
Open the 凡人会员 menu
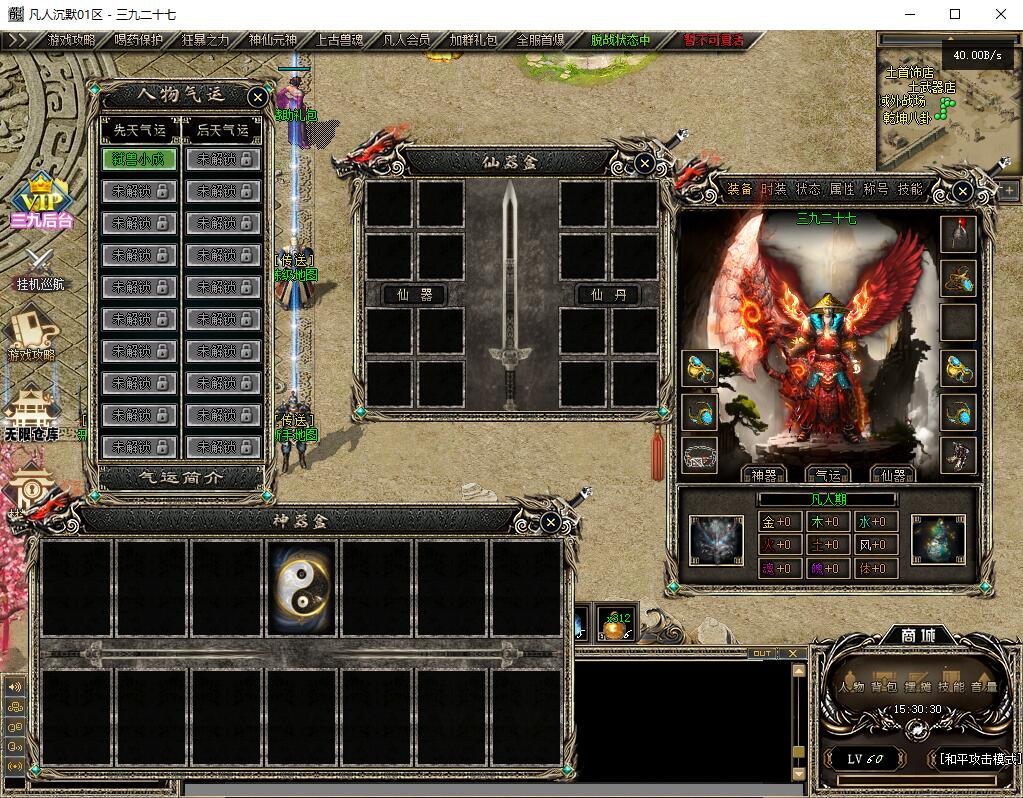(407, 40)
